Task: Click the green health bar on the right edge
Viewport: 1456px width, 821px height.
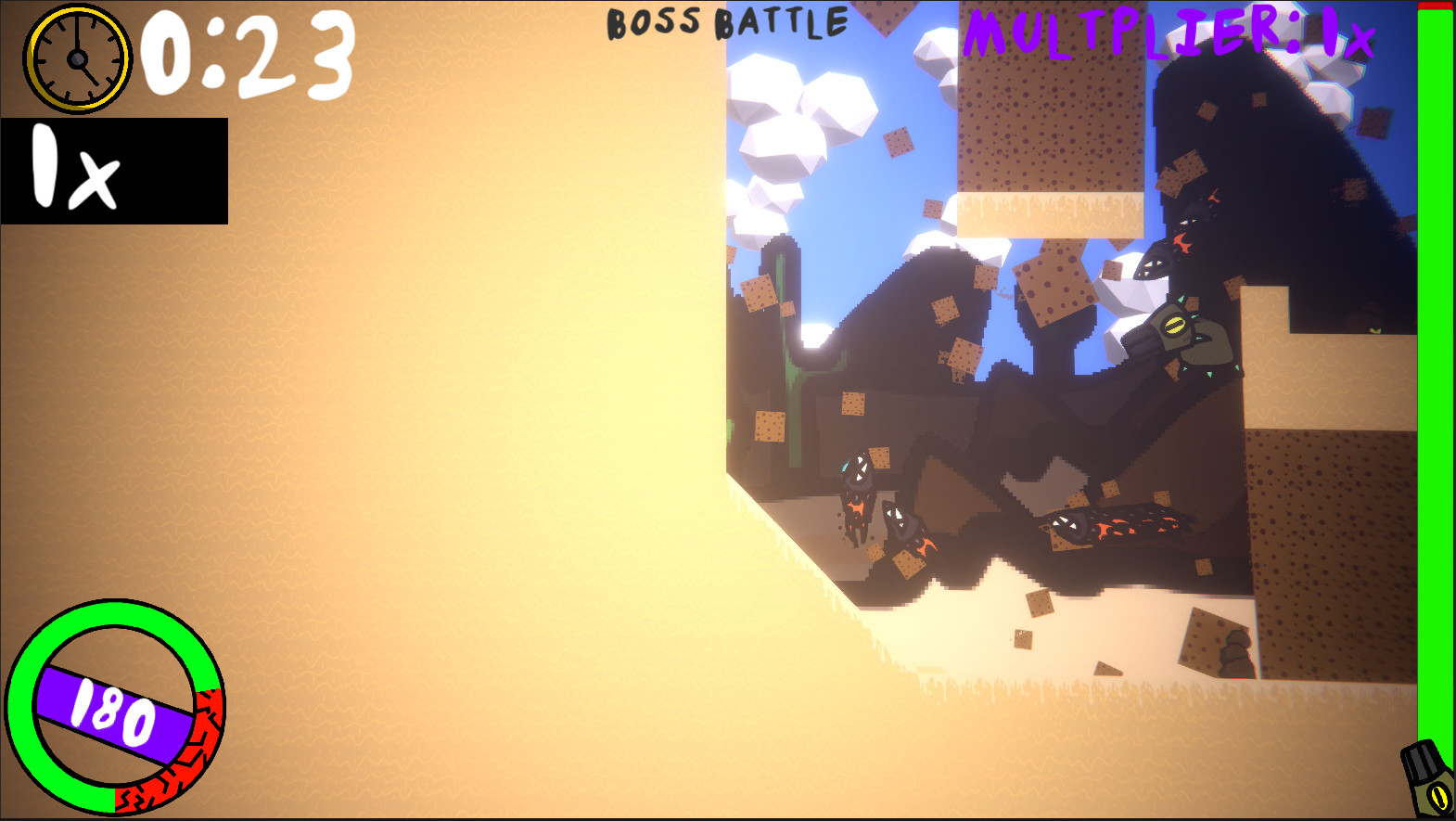Action: point(1436,371)
